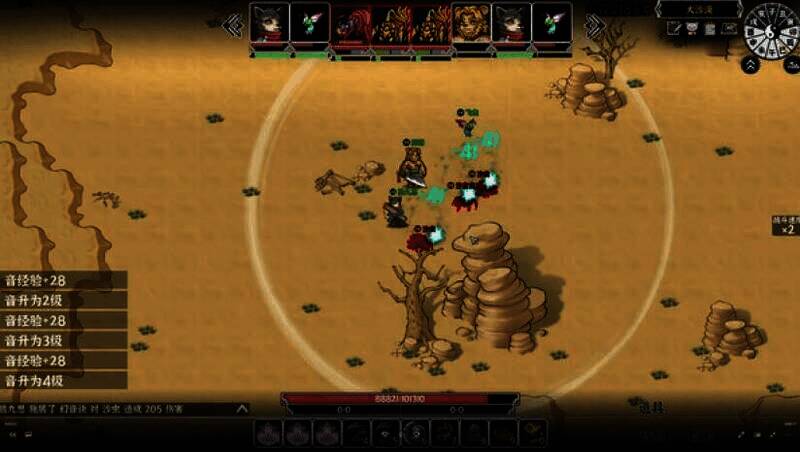
Task: Advance turn order with right double arrow
Action: (x=594, y=26)
